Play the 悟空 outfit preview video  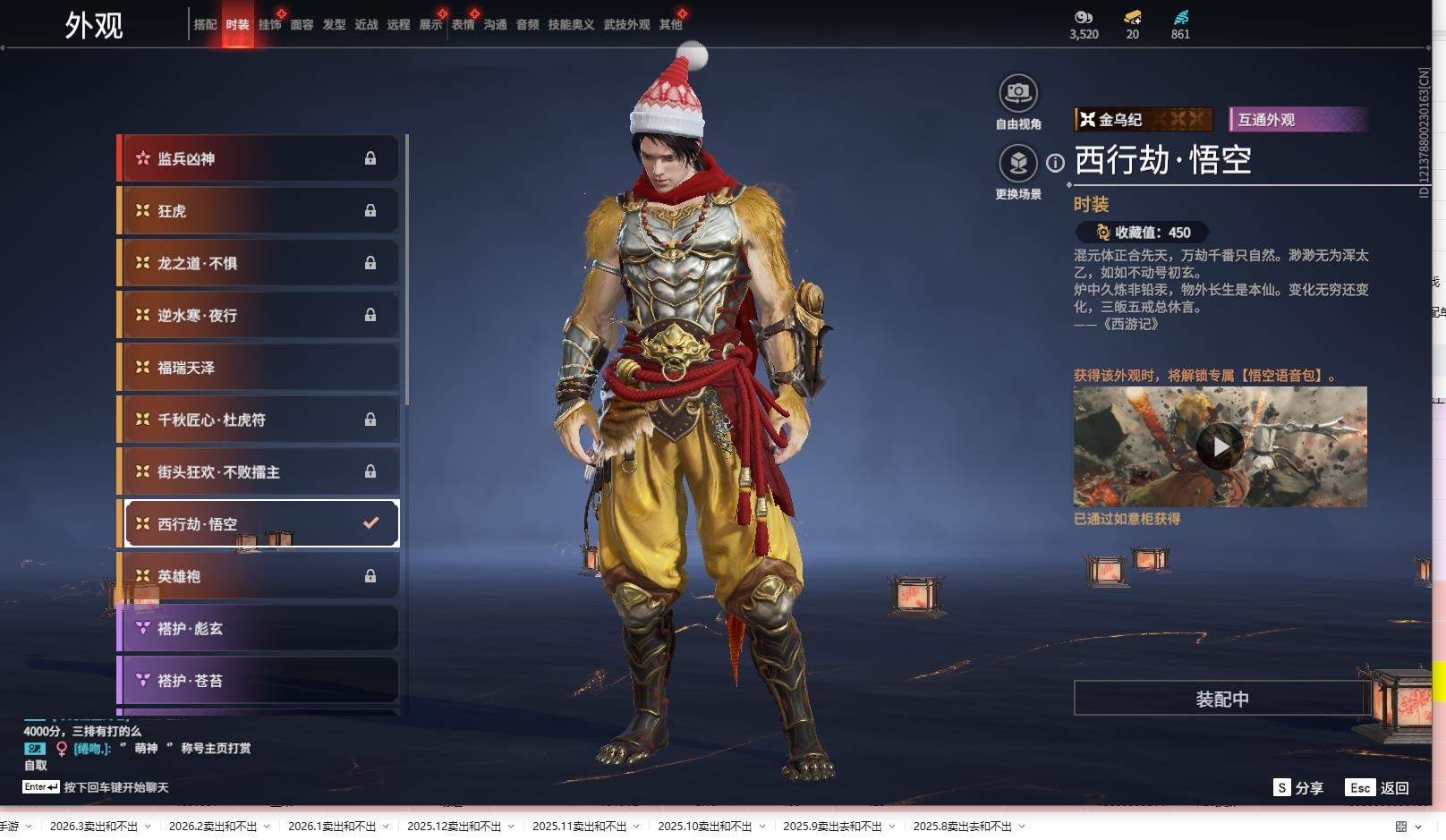(x=1220, y=445)
